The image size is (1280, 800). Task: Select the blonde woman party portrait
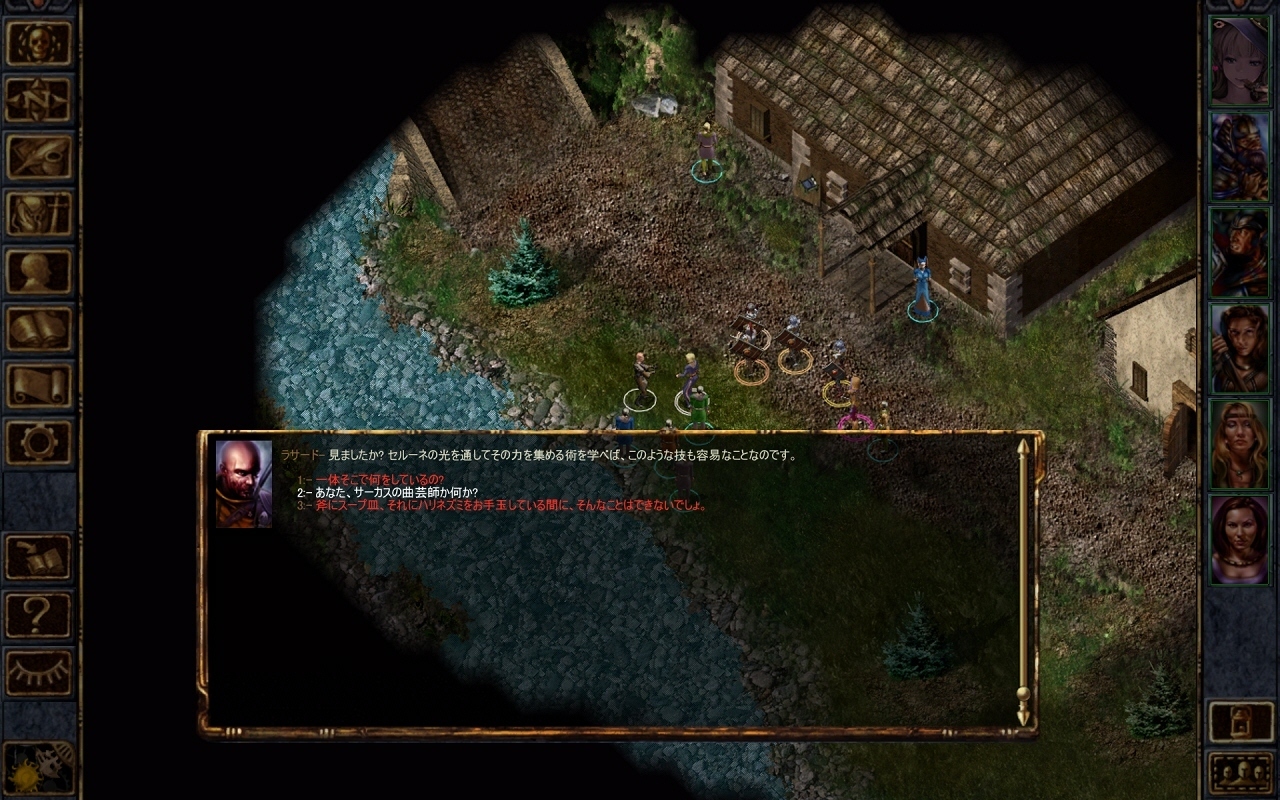(x=1240, y=444)
